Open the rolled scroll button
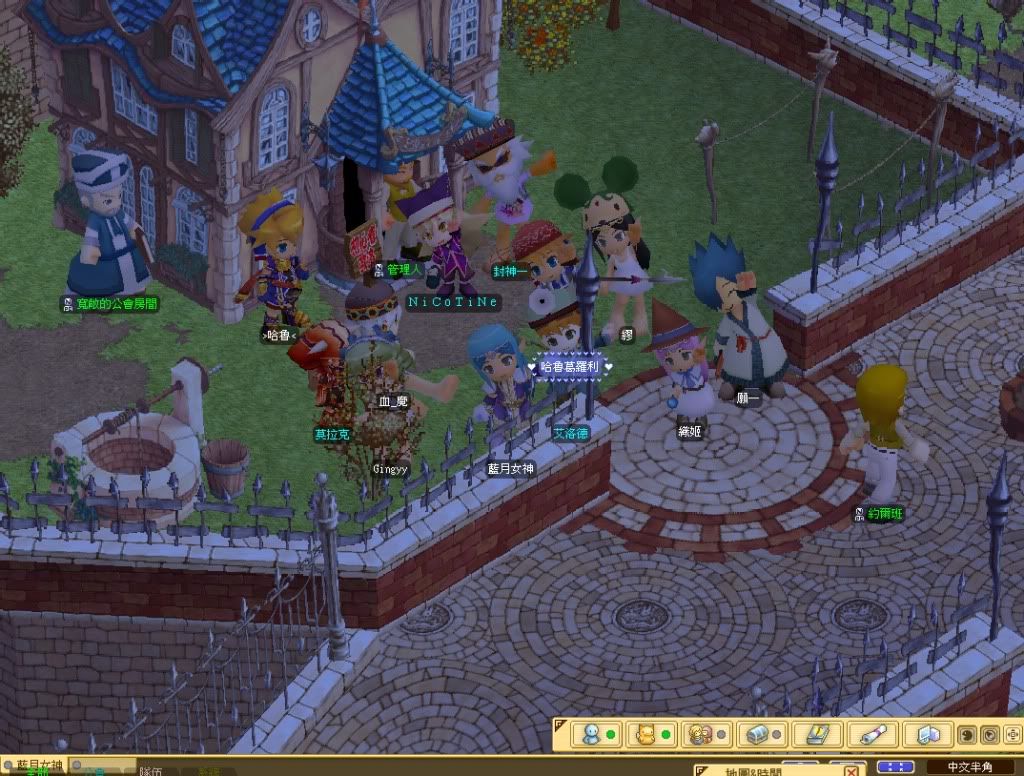The width and height of the screenshot is (1024, 776). pyautogui.click(x=871, y=735)
